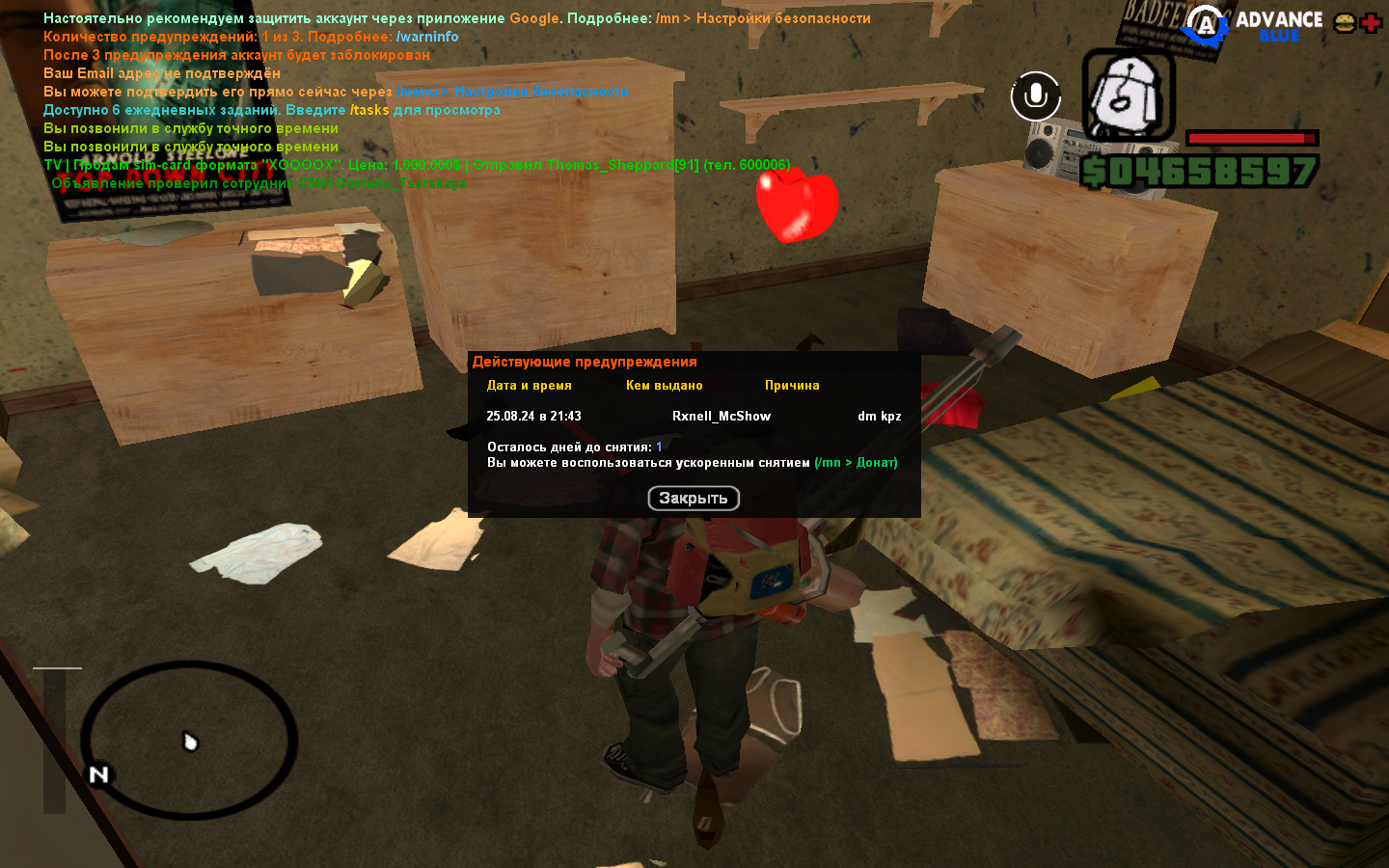This screenshot has width=1389, height=868.
Task: Click the red health bar
Action: tap(1254, 138)
